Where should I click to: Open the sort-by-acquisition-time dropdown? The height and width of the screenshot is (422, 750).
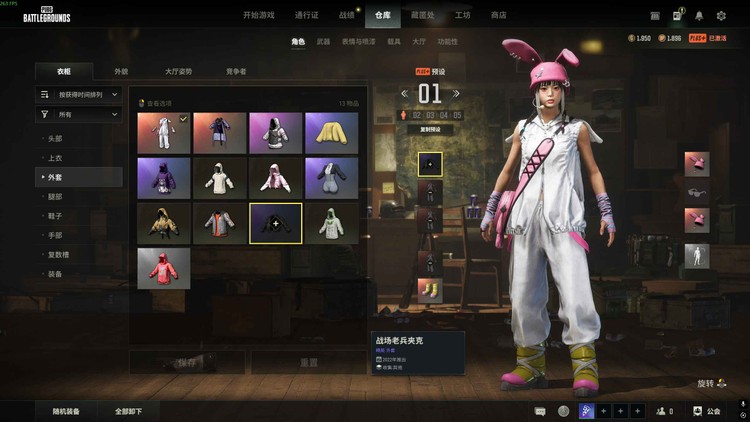coord(79,94)
